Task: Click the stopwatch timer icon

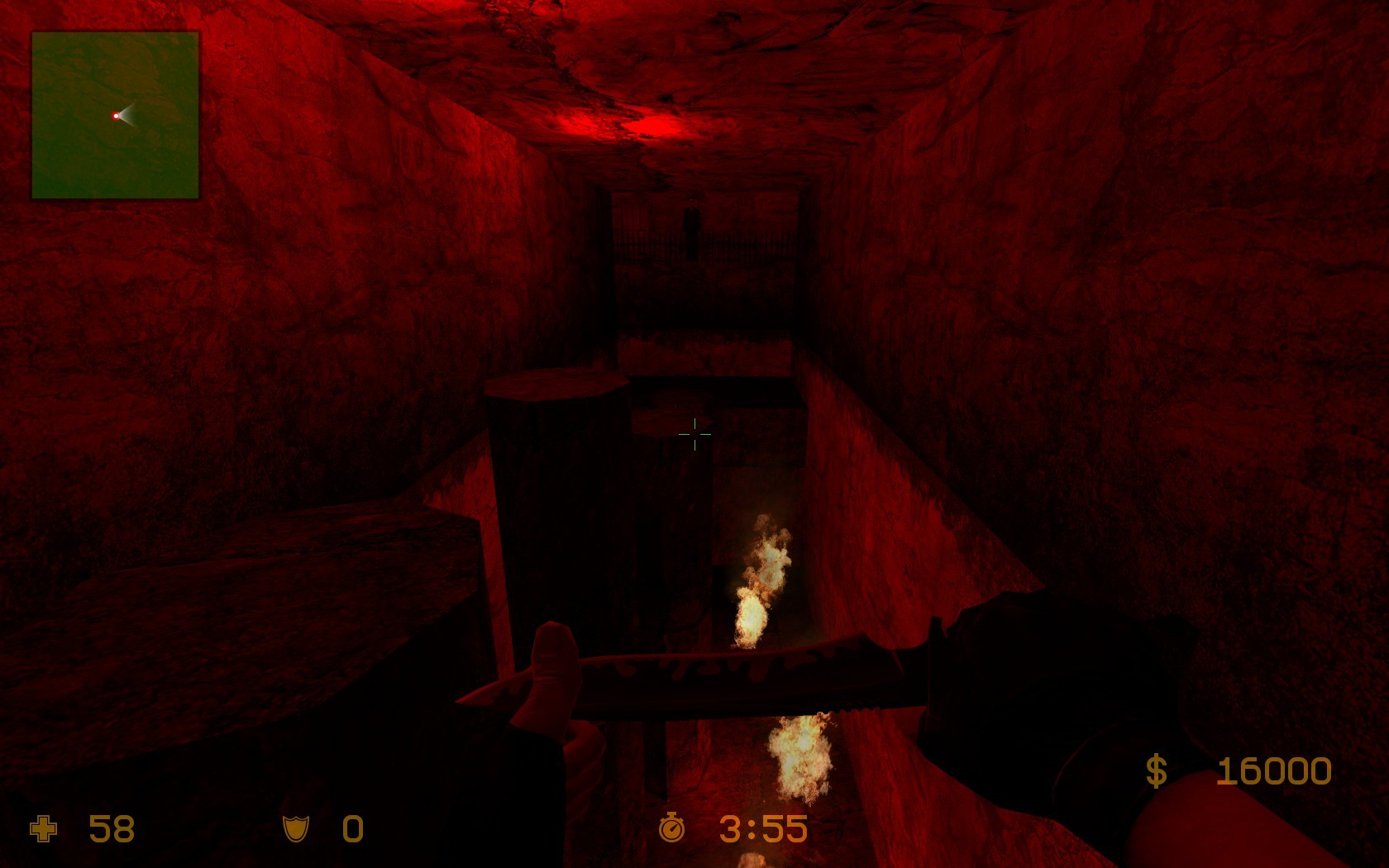Action: [x=671, y=827]
